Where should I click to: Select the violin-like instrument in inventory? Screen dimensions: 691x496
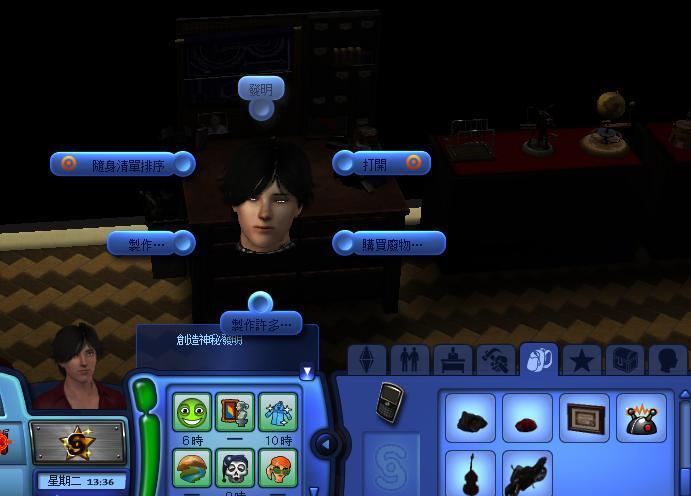coord(468,473)
